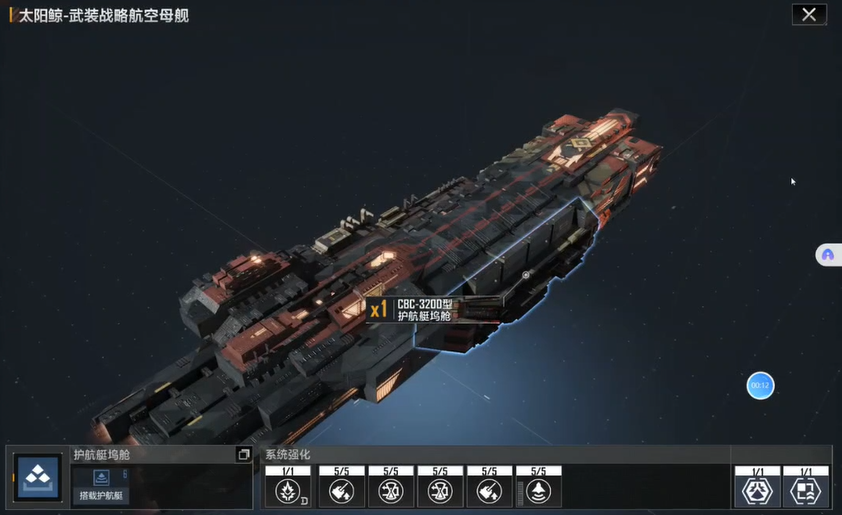Click the 搭载护航艇 load escort button
The height and width of the screenshot is (515, 842).
coord(99,494)
